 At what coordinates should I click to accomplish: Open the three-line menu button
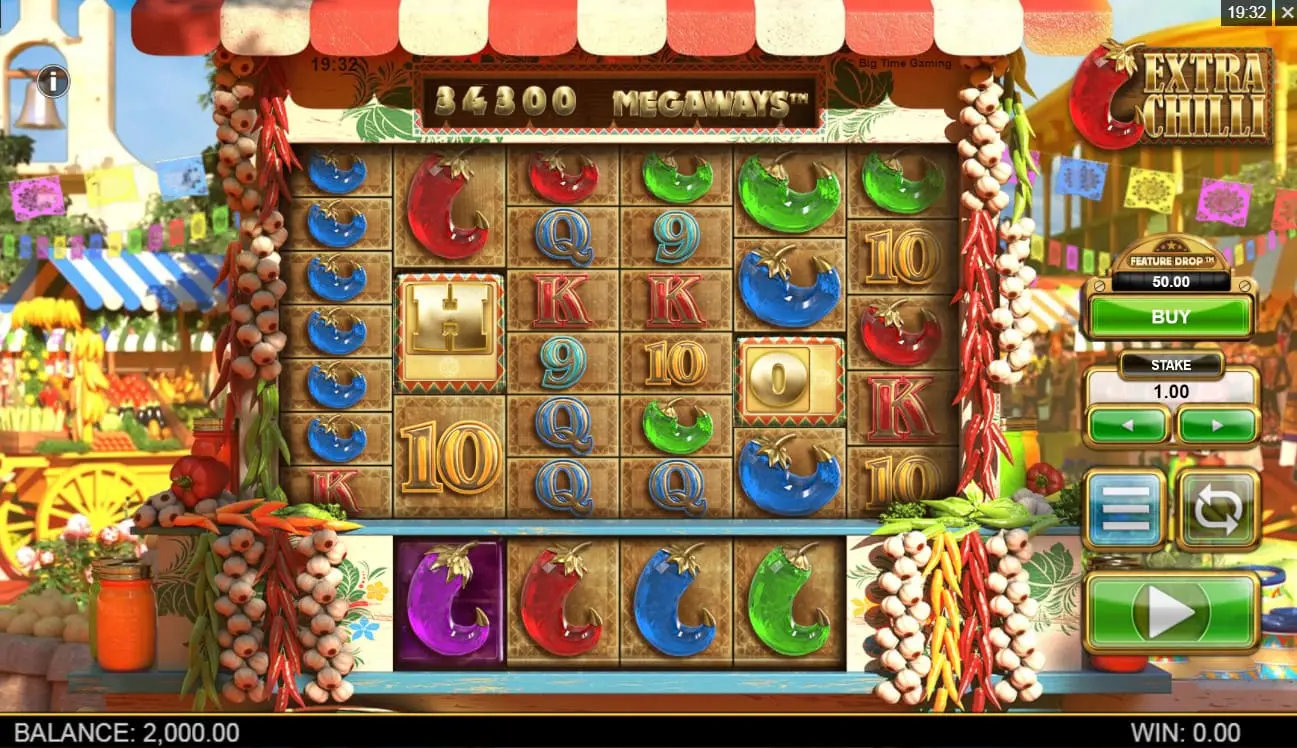1125,509
